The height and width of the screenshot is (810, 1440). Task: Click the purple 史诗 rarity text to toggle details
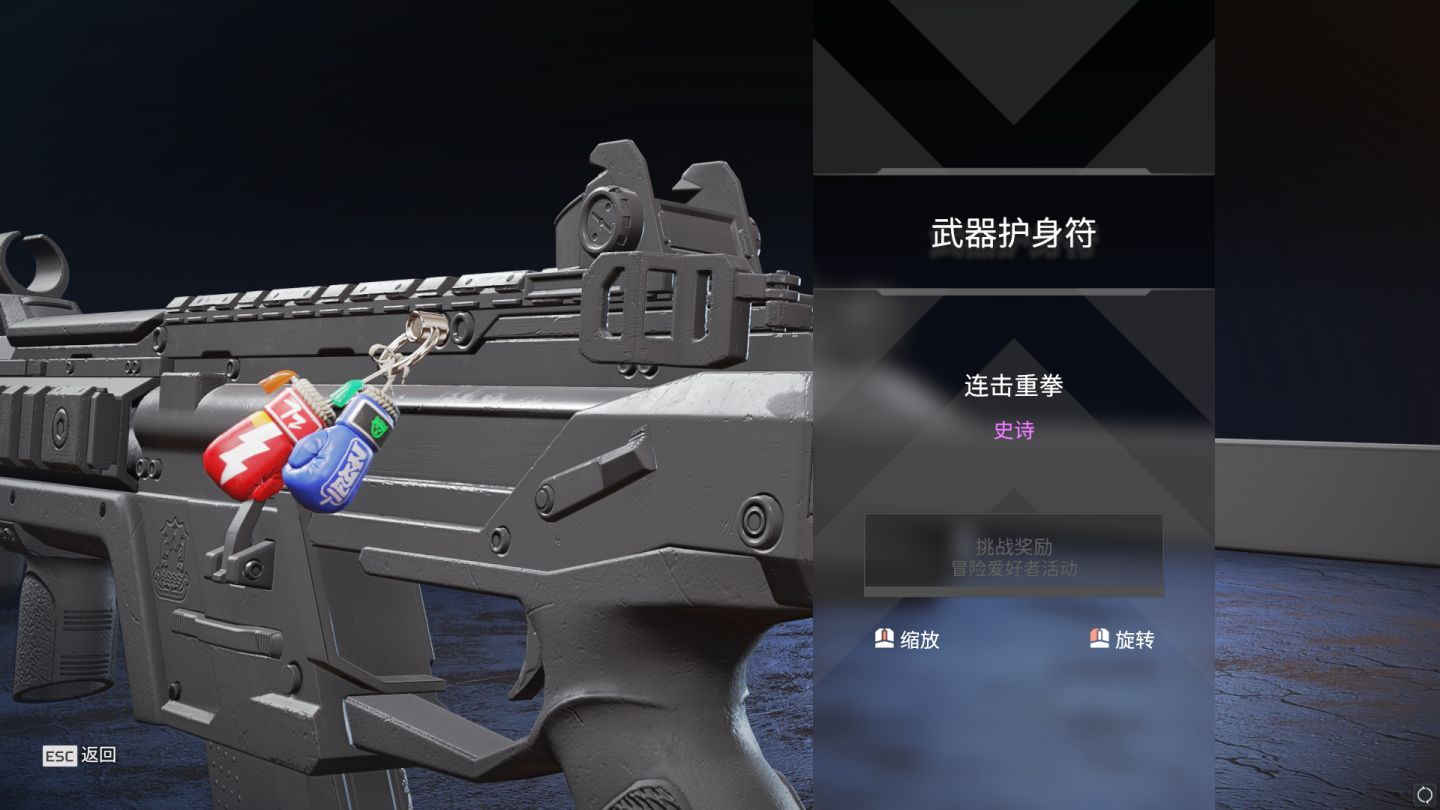(1013, 430)
